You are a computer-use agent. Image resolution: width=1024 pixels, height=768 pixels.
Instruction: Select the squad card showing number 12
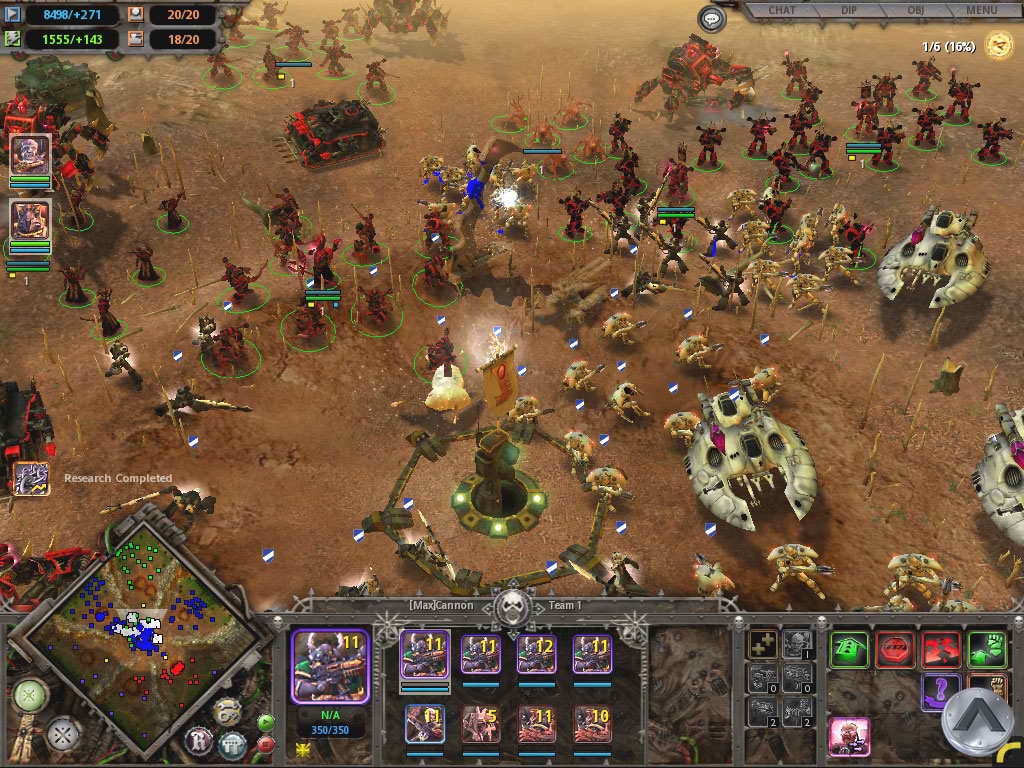click(536, 654)
